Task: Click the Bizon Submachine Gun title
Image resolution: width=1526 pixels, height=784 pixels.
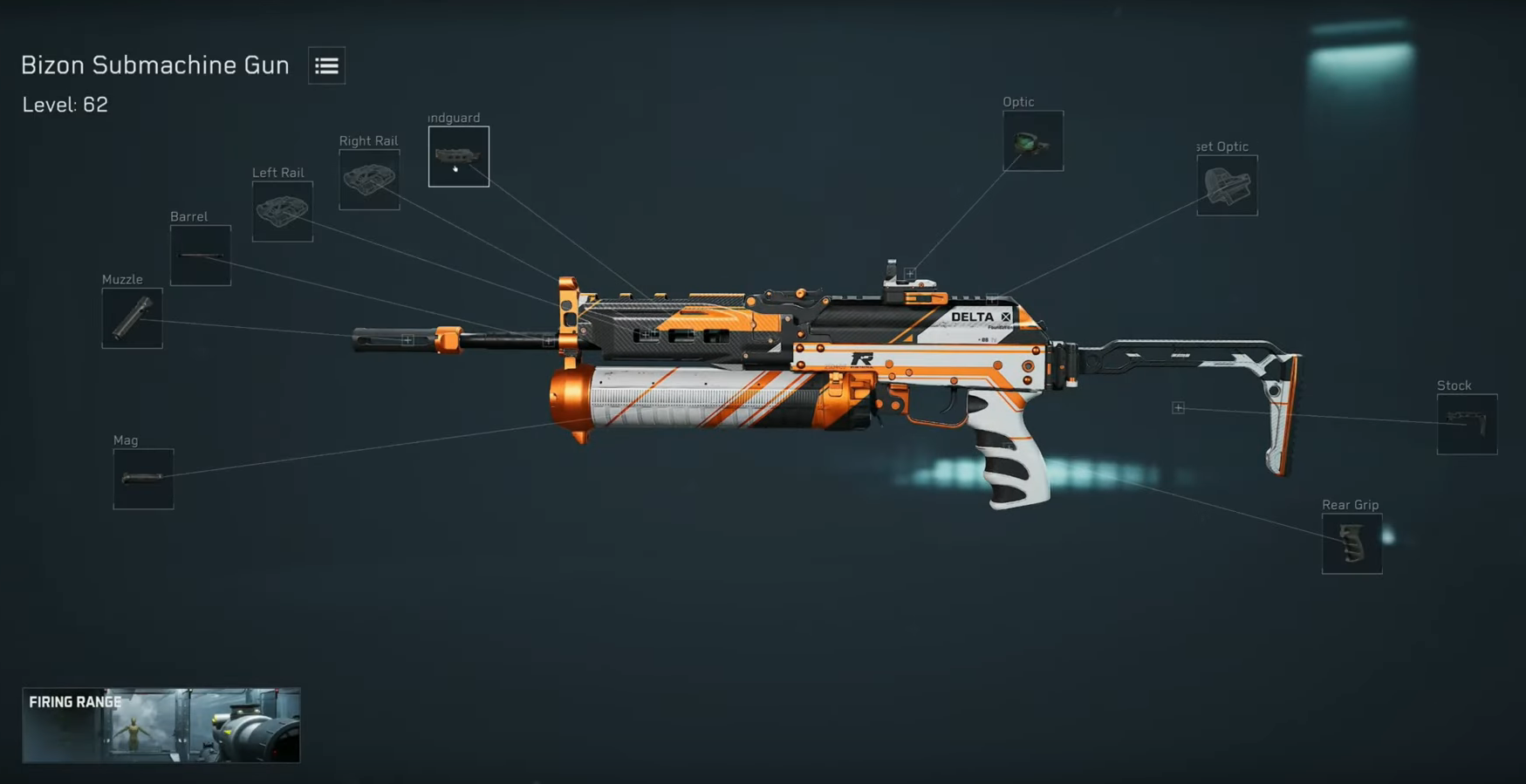Action: click(154, 65)
